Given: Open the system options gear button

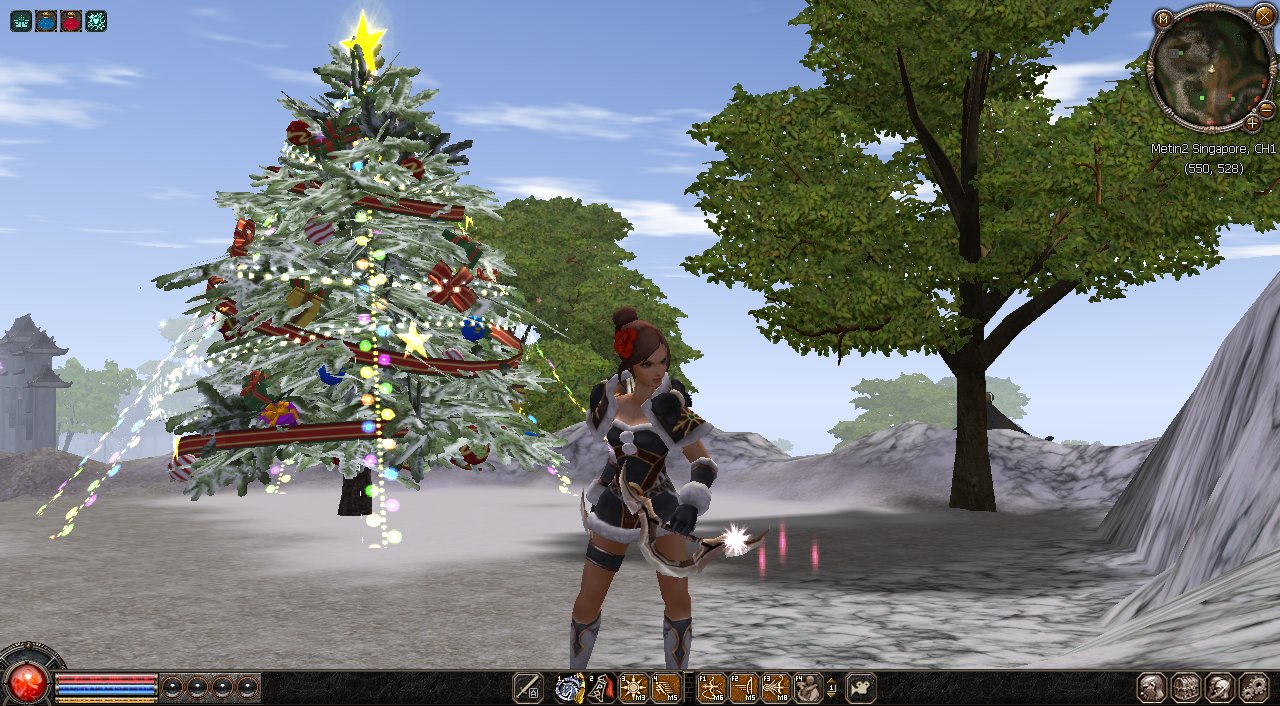Looking at the screenshot, I should pyautogui.click(x=1253, y=687).
